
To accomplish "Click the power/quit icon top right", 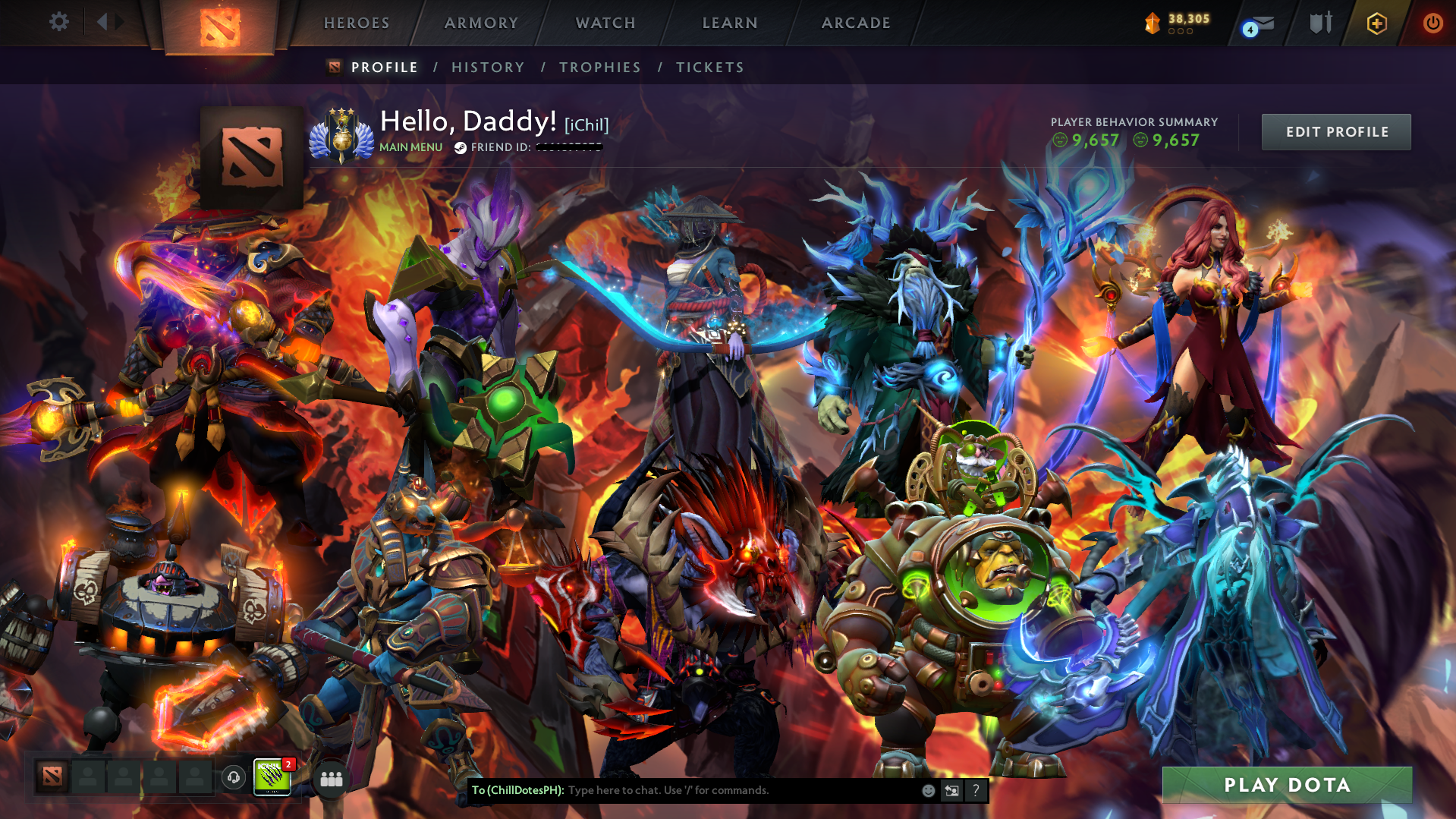I will coord(1432,23).
